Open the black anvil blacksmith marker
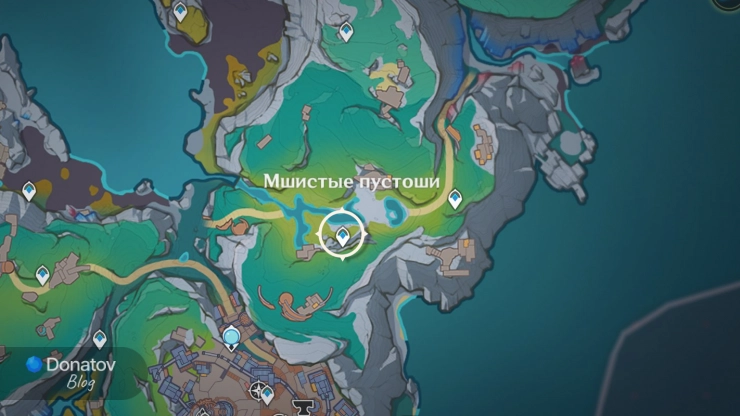 tap(301, 409)
